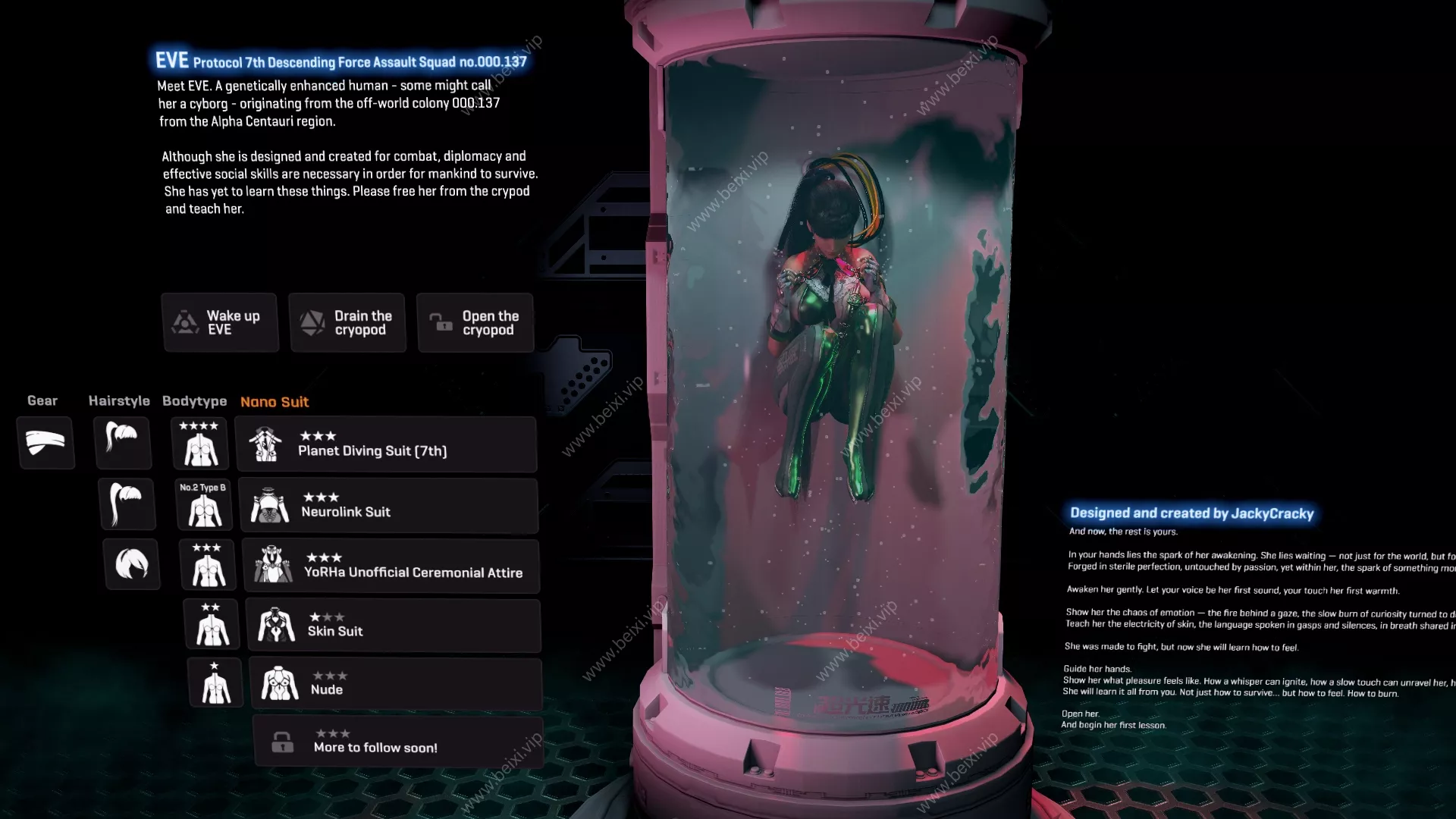The height and width of the screenshot is (819, 1456).
Task: Choose the one-star bodytype
Action: tap(215, 682)
